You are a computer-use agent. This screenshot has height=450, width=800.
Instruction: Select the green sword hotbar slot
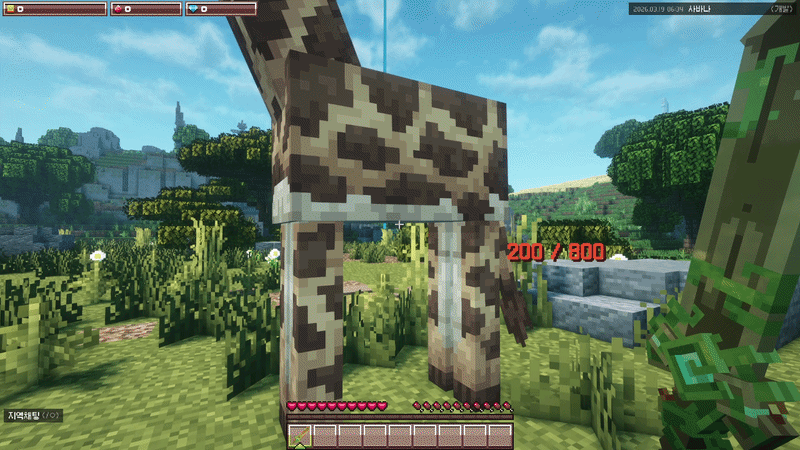(x=300, y=436)
